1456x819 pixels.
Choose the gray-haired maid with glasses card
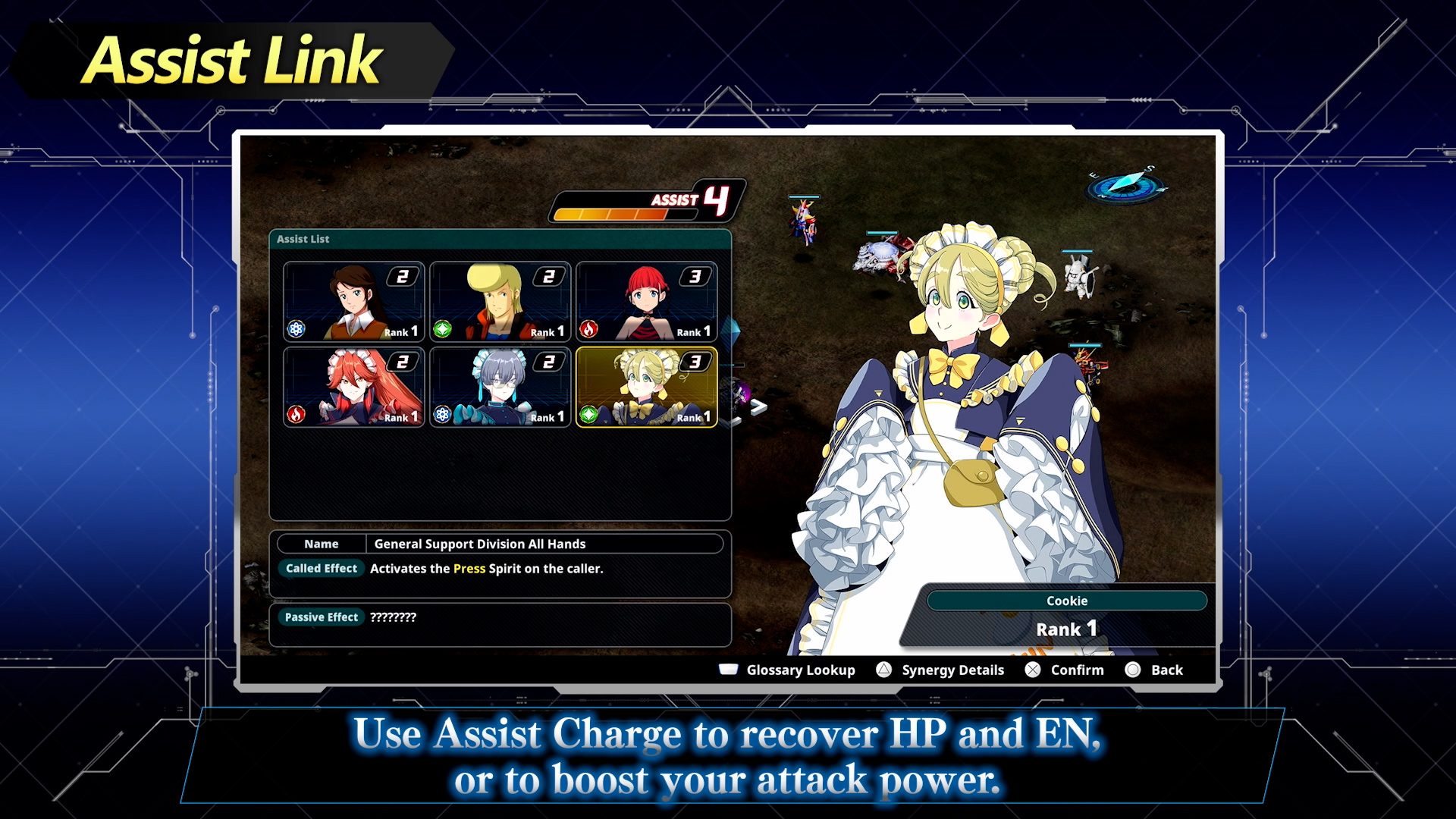500,387
